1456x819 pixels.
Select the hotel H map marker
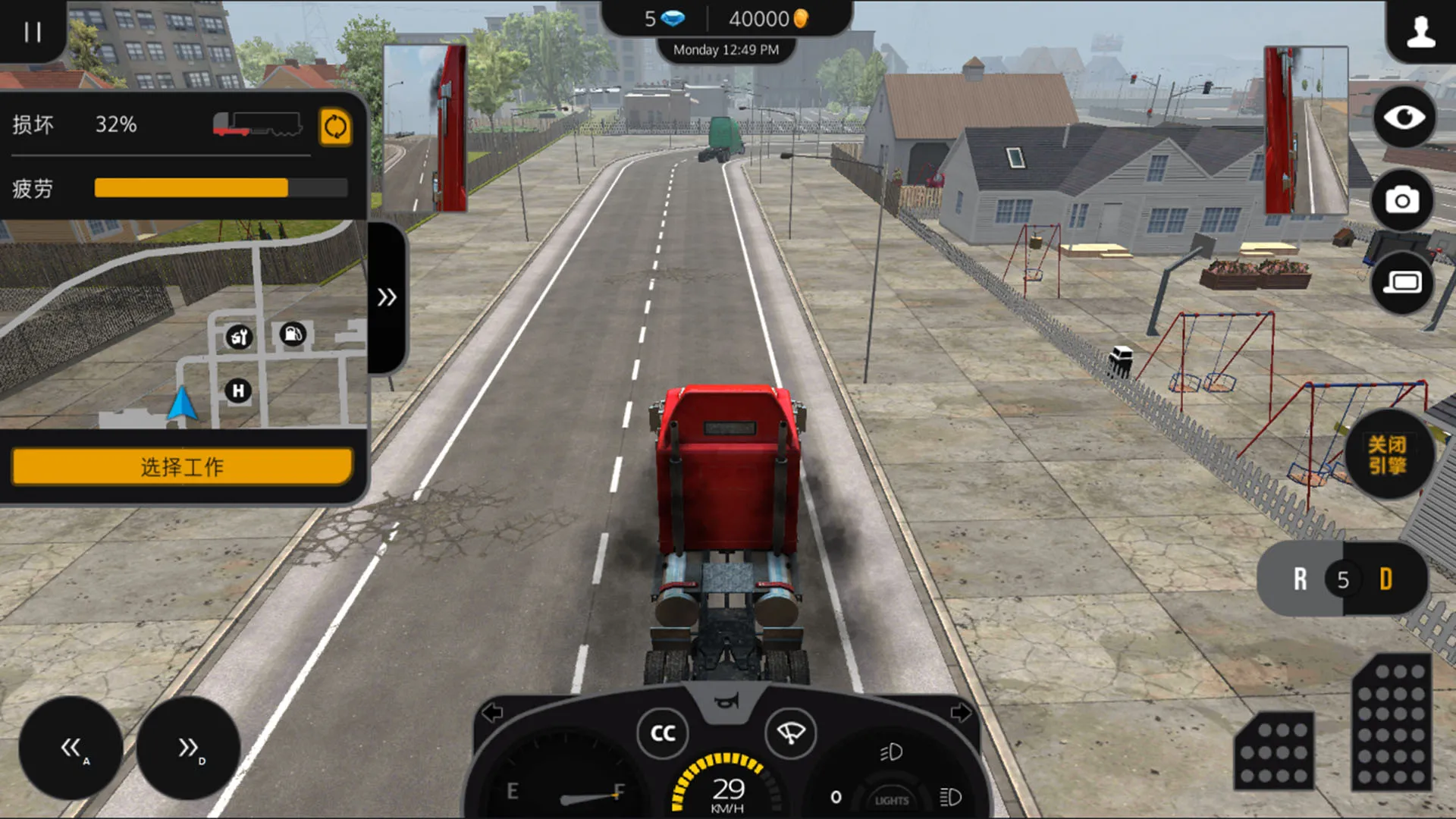(x=238, y=391)
